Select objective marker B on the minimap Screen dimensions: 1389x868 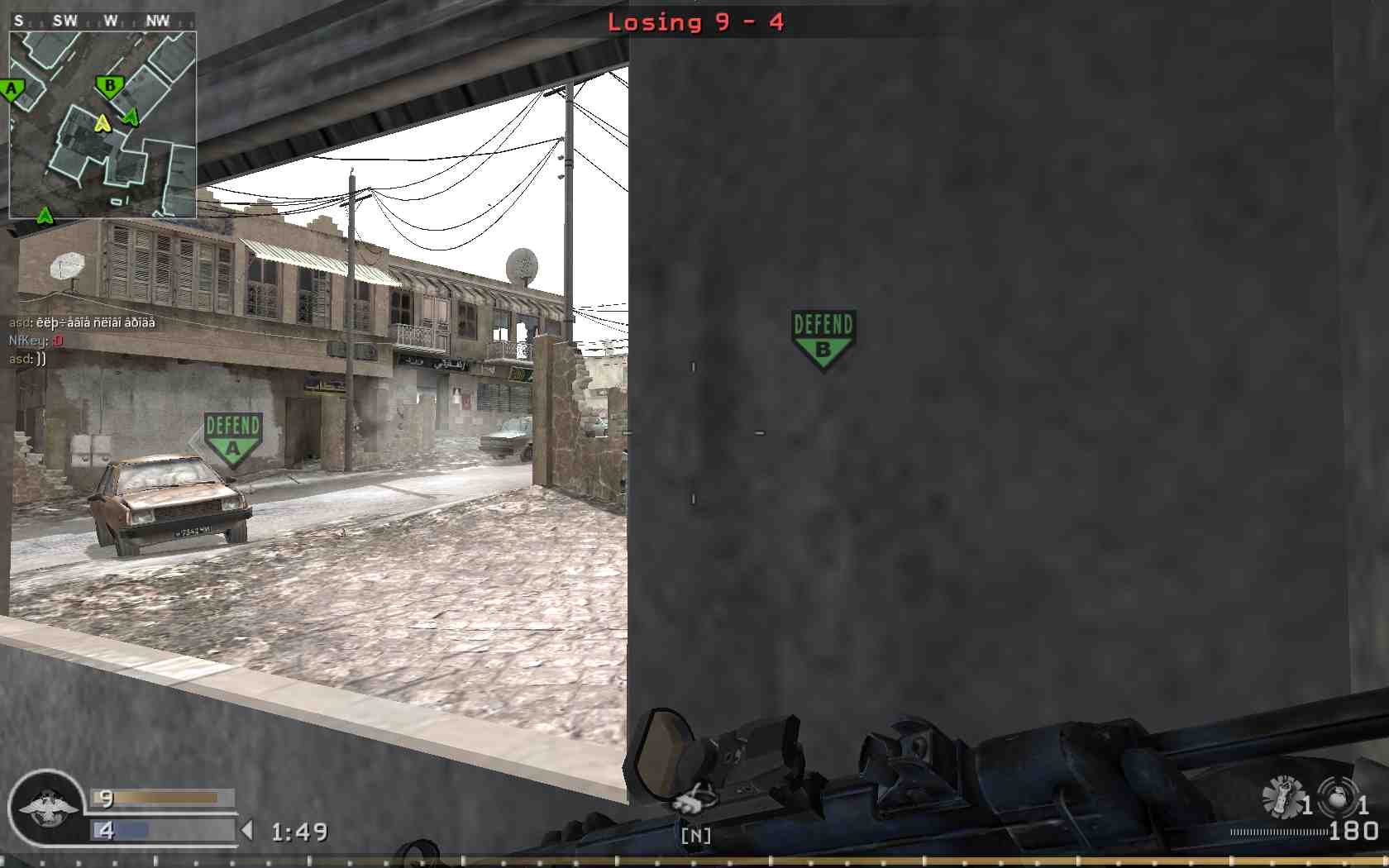pyautogui.click(x=108, y=84)
